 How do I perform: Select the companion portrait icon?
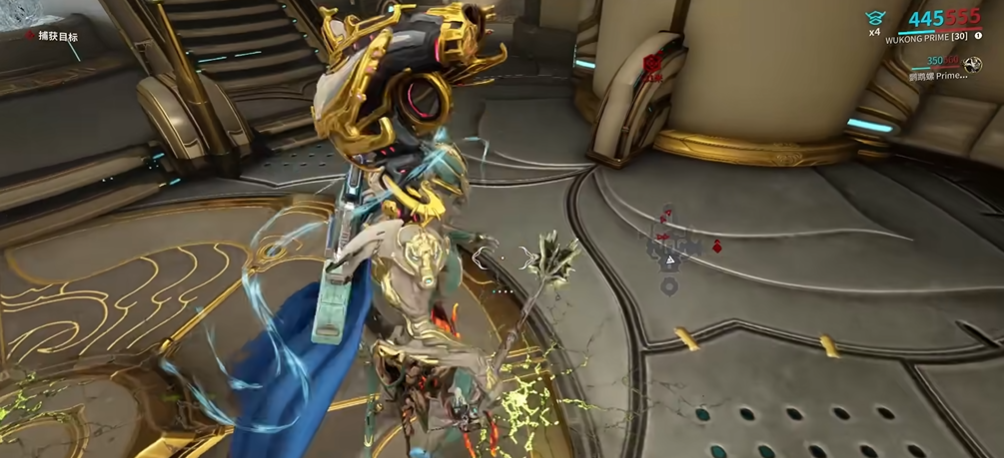[974, 65]
